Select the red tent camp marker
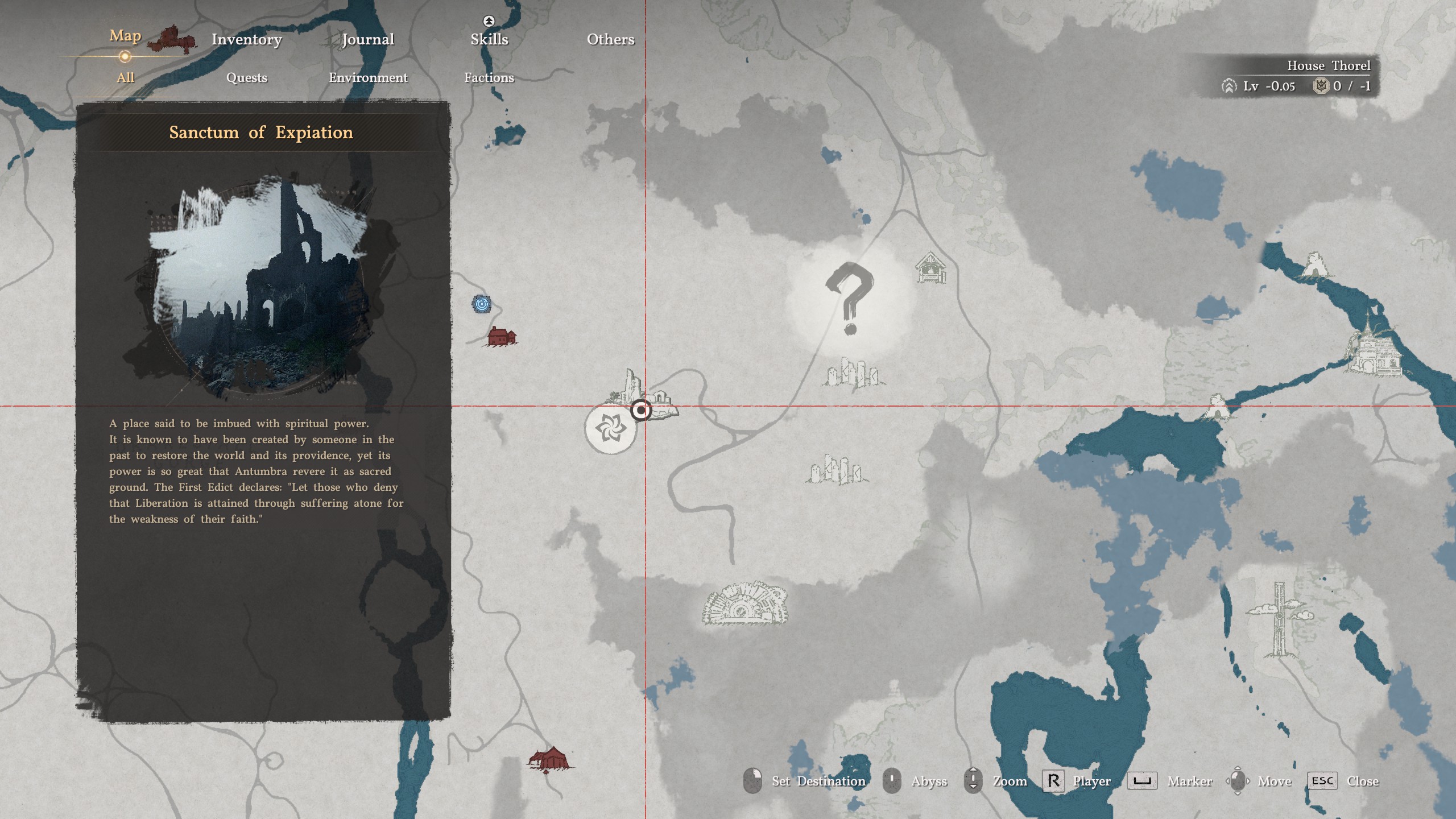Viewport: 1456px width, 819px height. 550,760
